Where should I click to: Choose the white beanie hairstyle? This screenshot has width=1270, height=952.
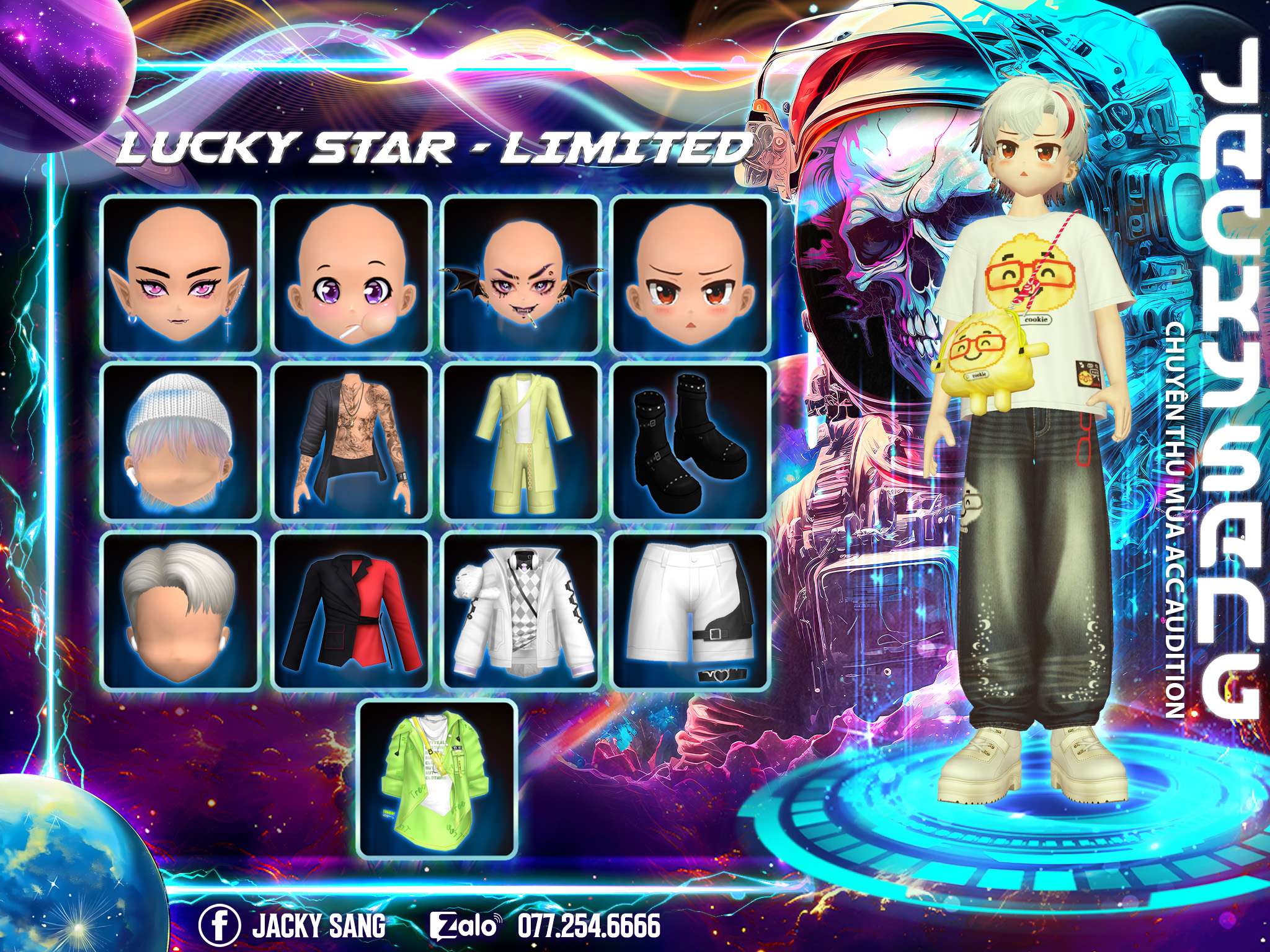click(180, 441)
